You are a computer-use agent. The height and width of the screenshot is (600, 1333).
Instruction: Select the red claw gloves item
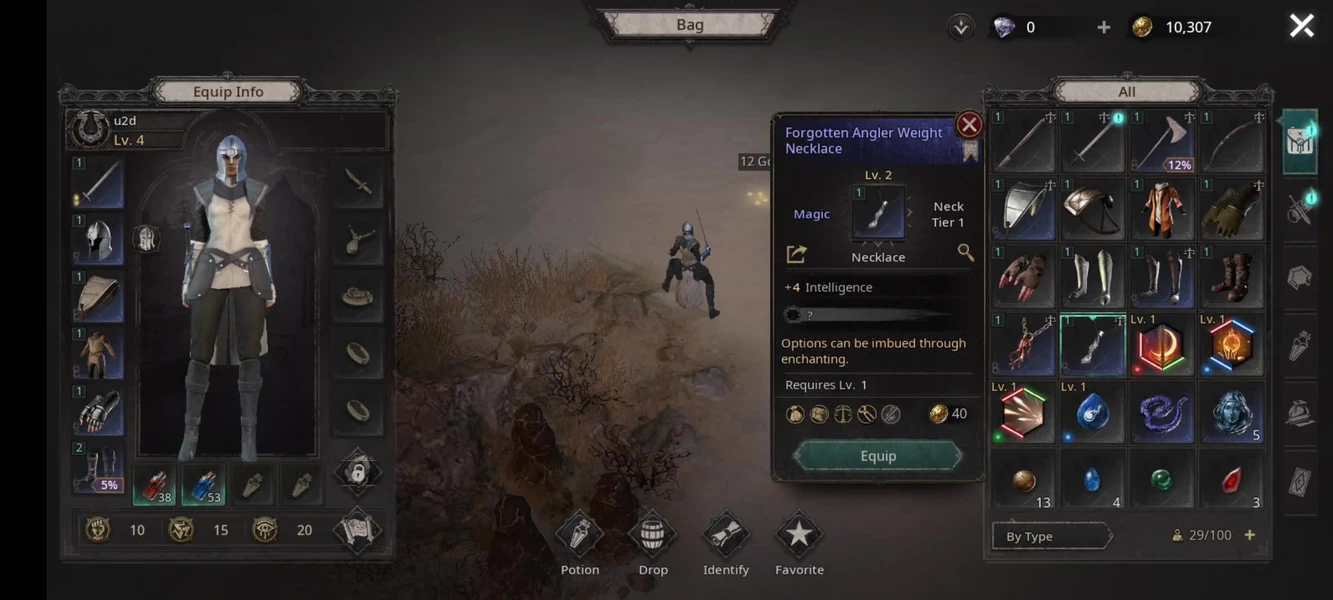[x=1024, y=277]
